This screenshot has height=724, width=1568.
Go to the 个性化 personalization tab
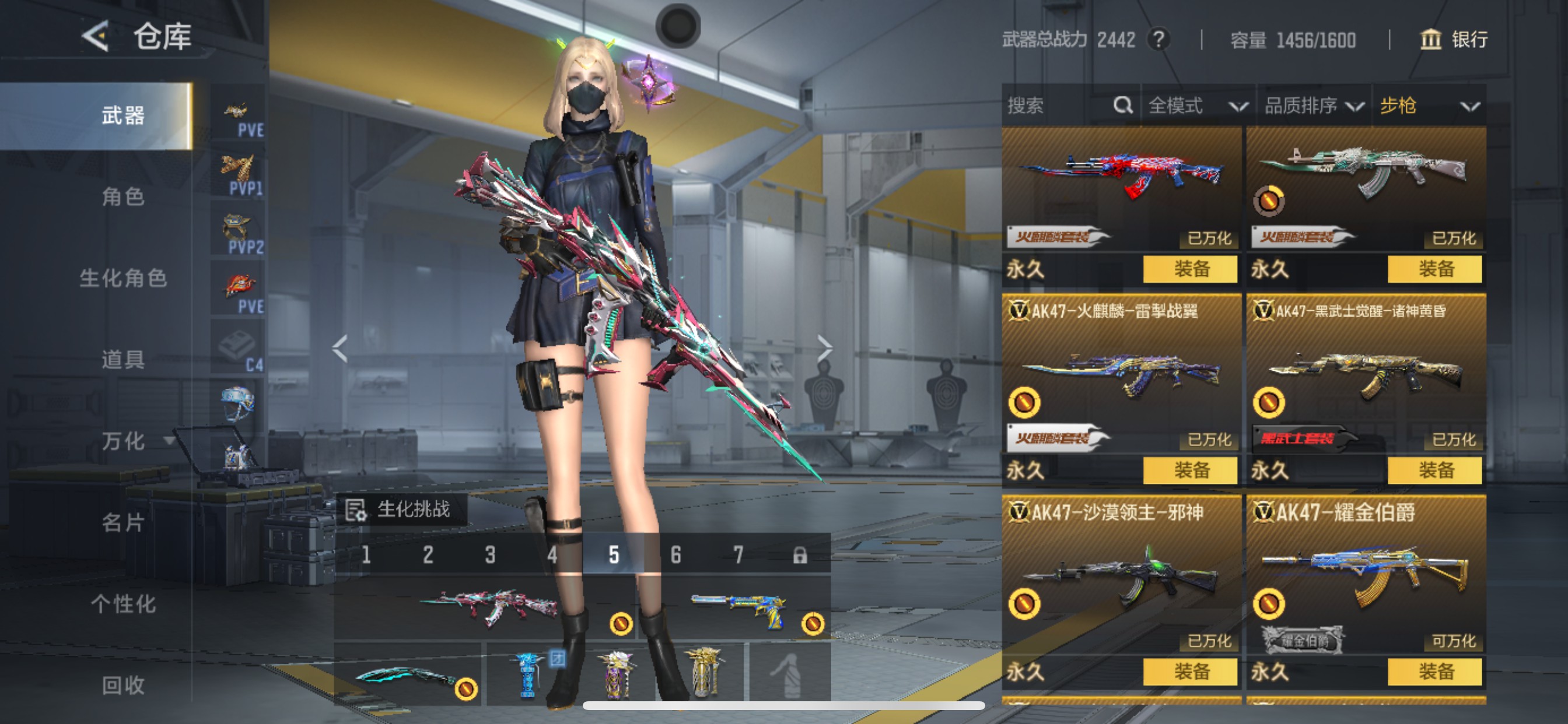tap(123, 603)
